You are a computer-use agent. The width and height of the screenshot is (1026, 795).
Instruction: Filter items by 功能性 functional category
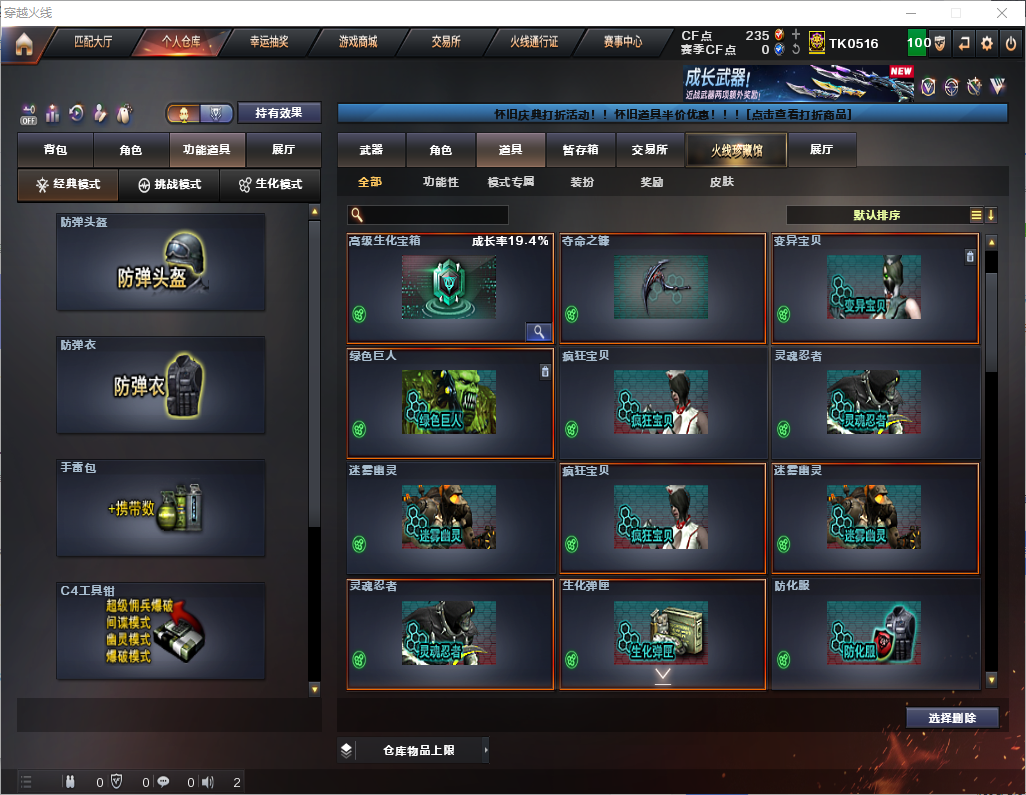click(440, 182)
